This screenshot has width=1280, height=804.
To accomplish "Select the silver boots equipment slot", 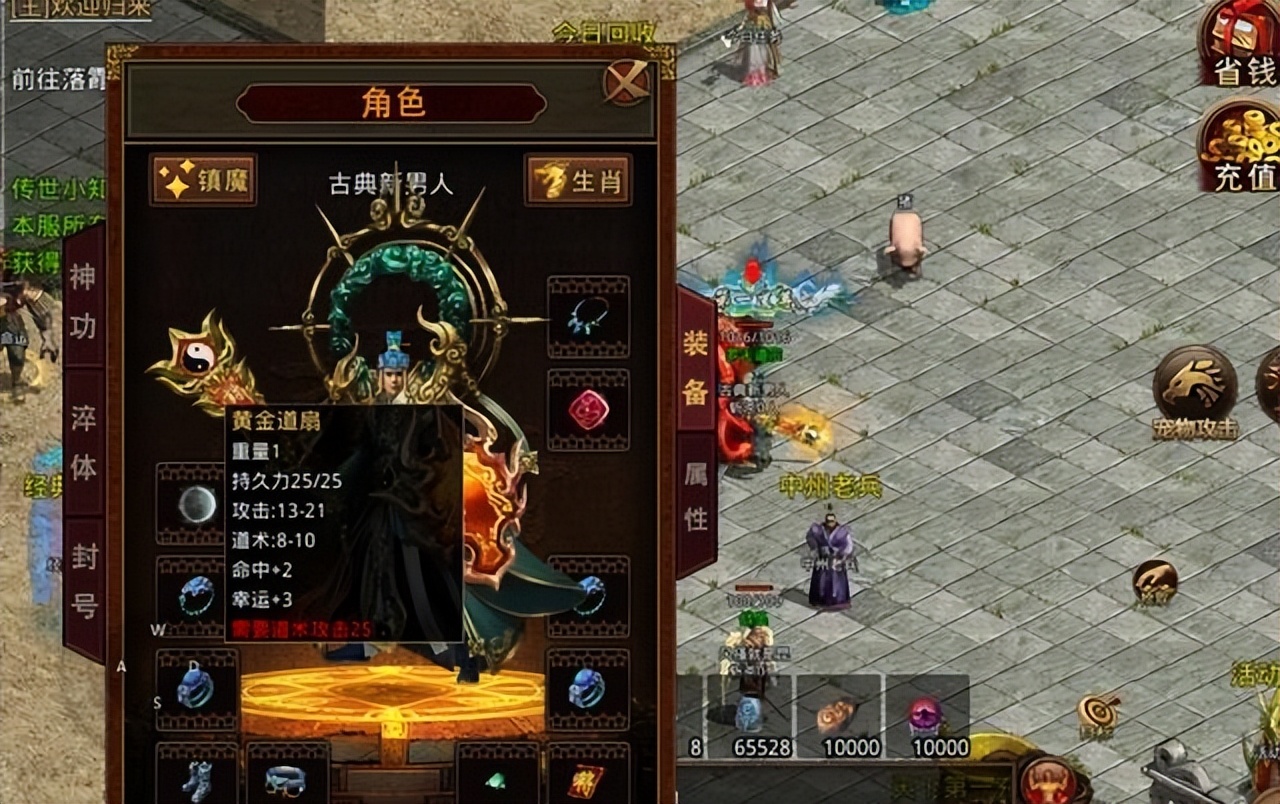I will (x=197, y=778).
